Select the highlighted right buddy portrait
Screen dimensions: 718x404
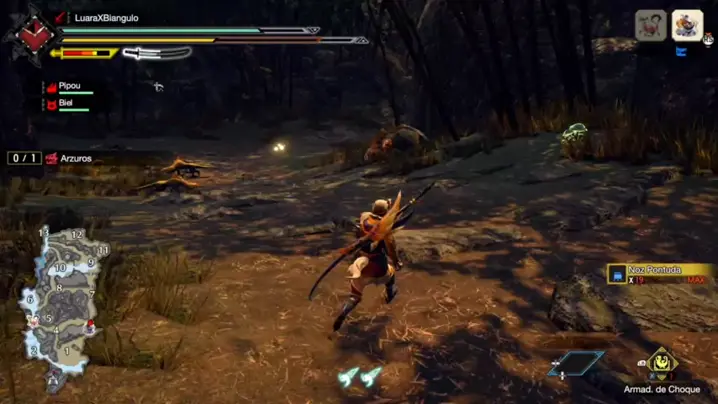[x=687, y=25]
